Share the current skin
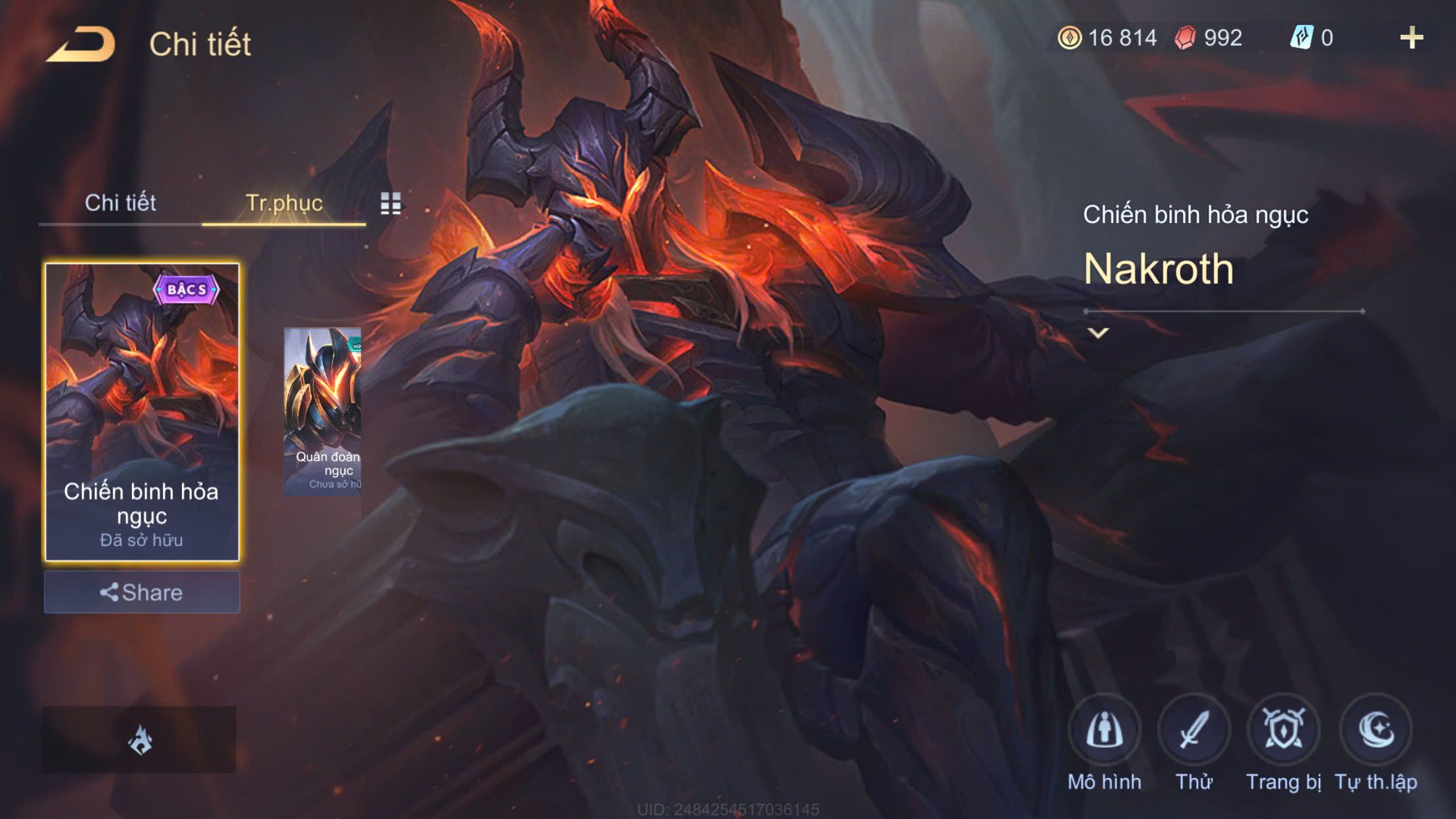Screen dimensions: 1456x819 click(142, 592)
